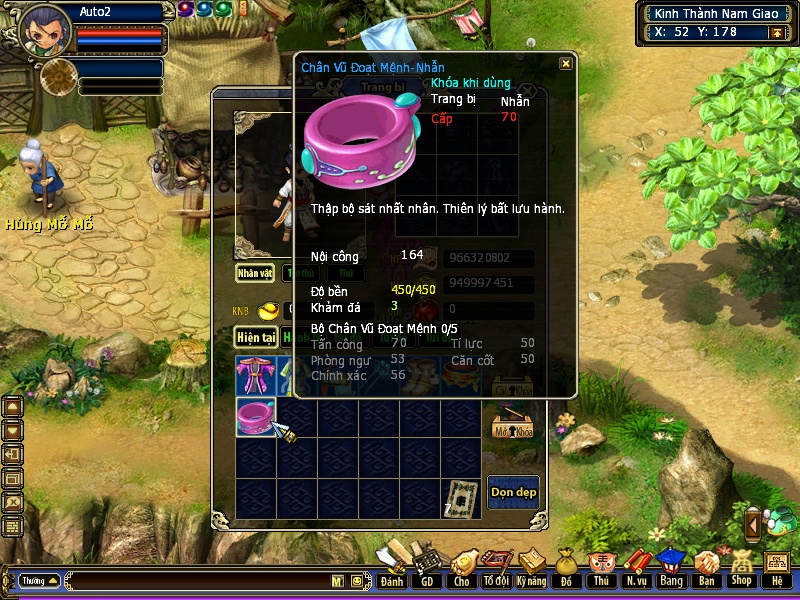This screenshot has width=800, height=600.
Task: Close the Chân Vũ Đoạt Mệnh ring tooltip
Action: (566, 64)
